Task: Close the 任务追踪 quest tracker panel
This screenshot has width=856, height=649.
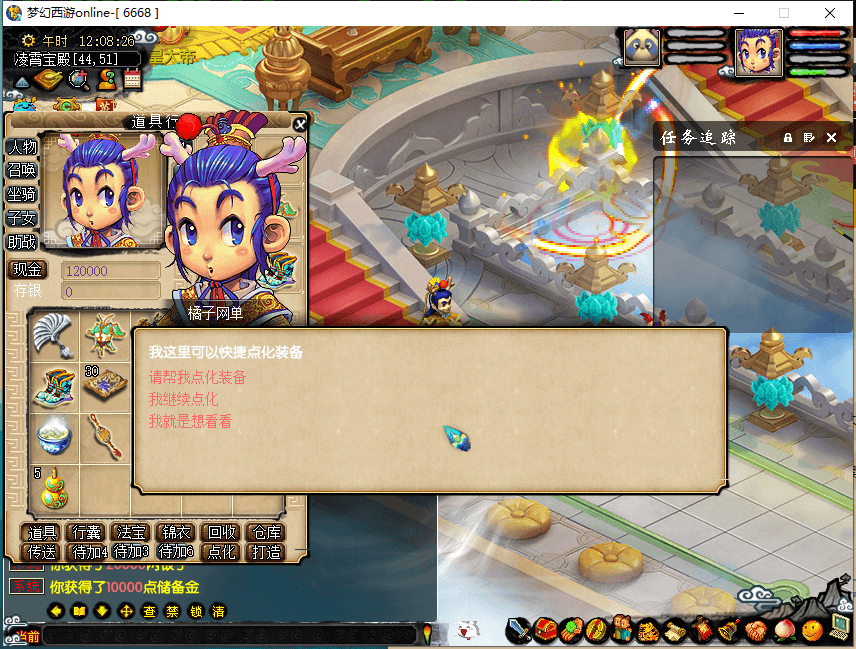Action: pos(831,137)
